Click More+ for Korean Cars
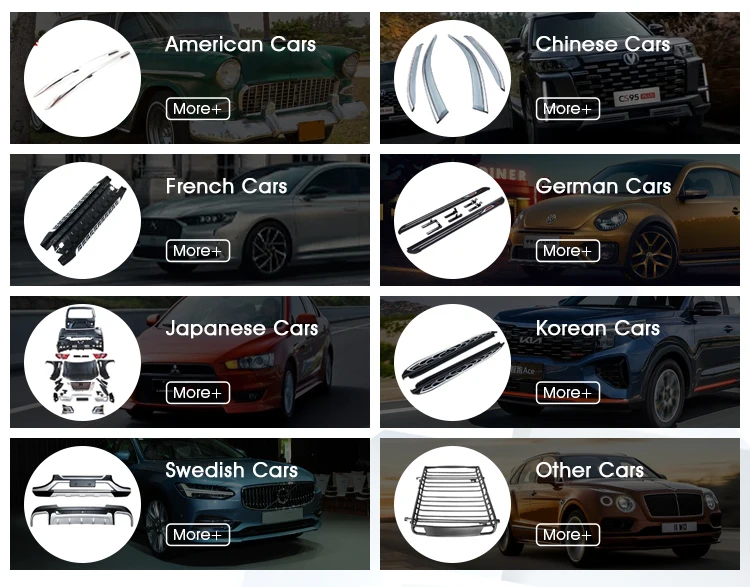 pyautogui.click(x=567, y=392)
